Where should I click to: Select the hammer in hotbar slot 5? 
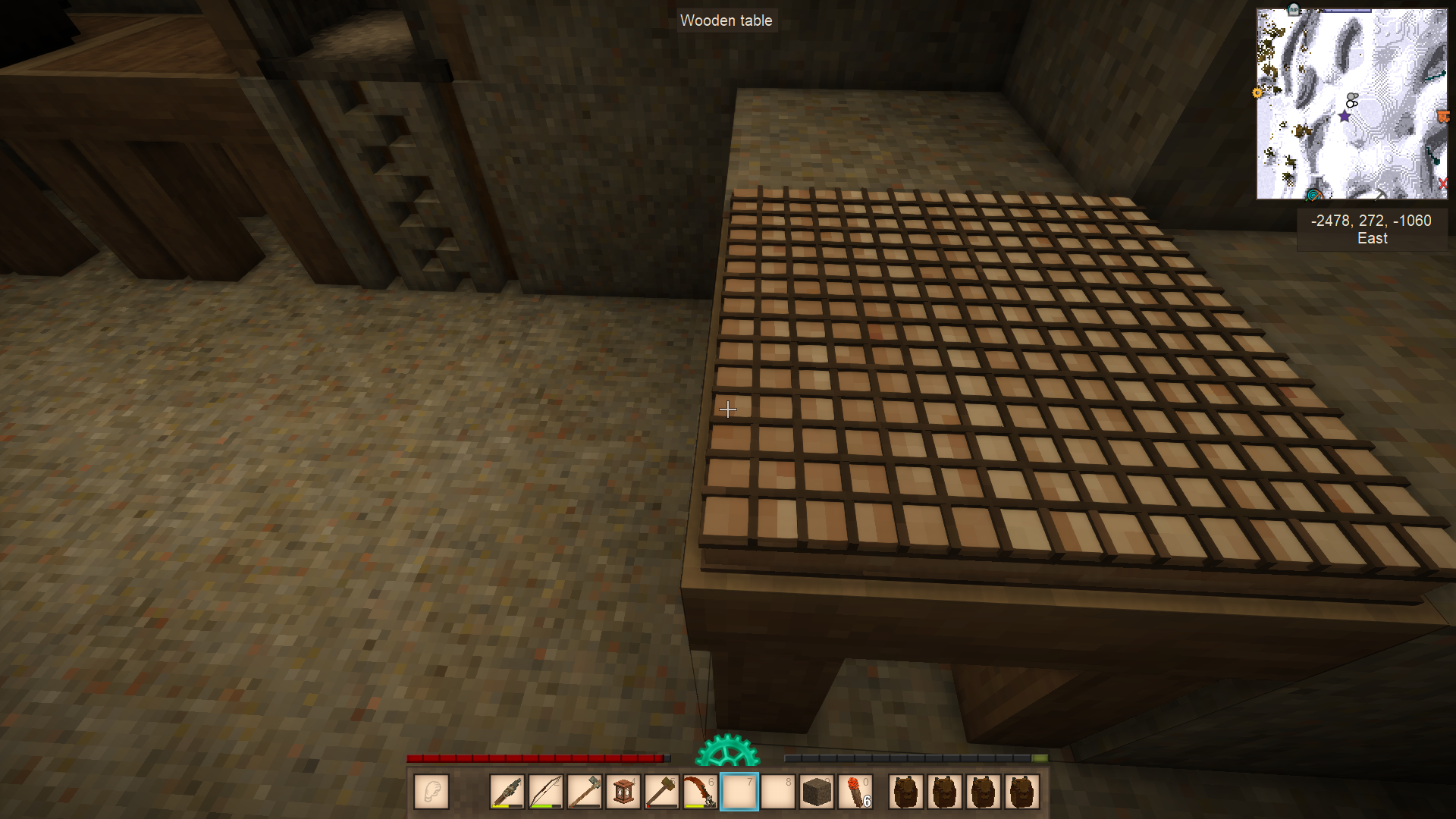point(661,791)
